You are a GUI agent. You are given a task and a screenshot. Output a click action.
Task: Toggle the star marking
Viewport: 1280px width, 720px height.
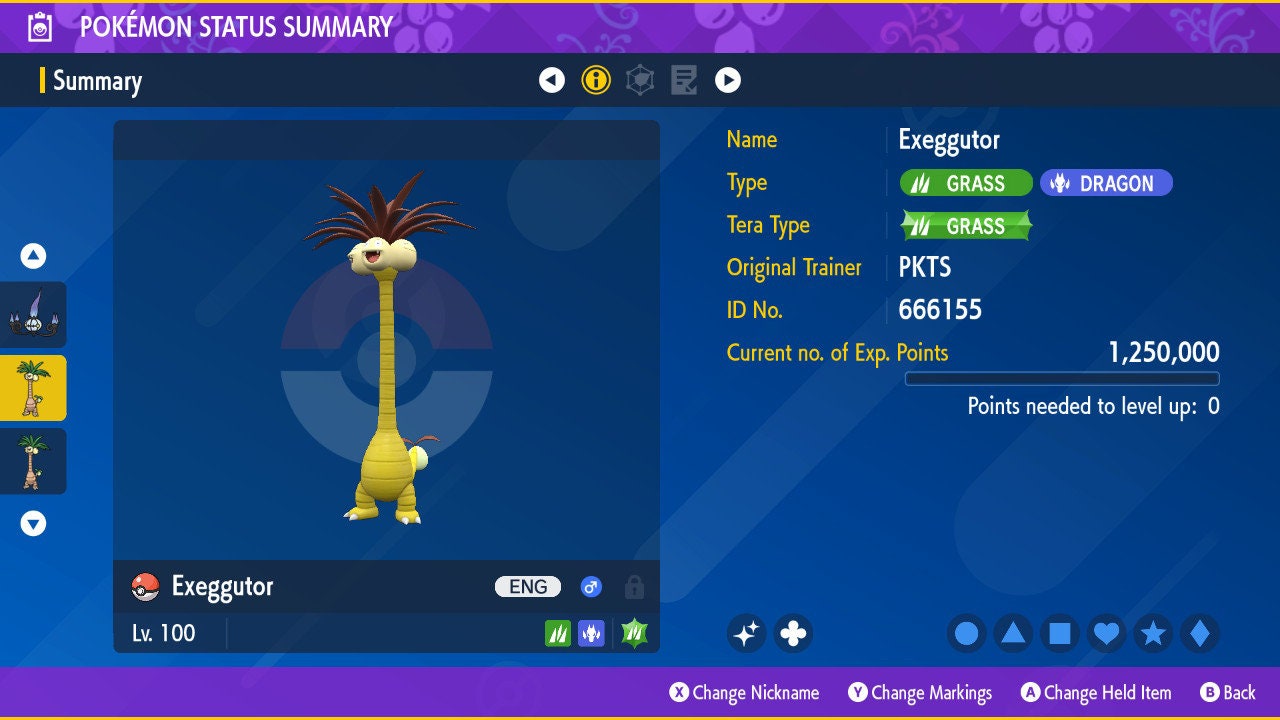[x=1153, y=633]
